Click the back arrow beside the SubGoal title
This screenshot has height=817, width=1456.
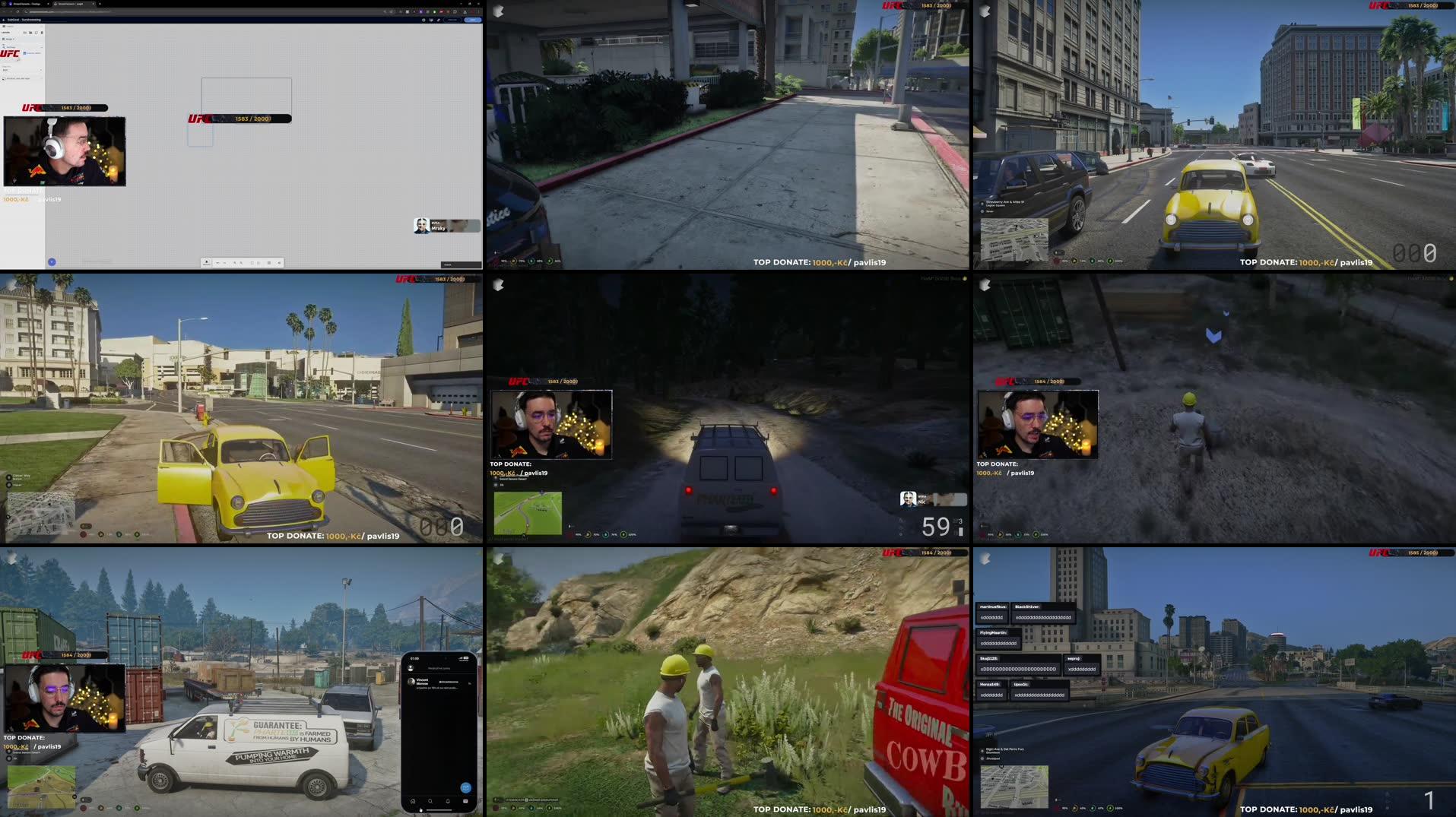click(x=4, y=20)
